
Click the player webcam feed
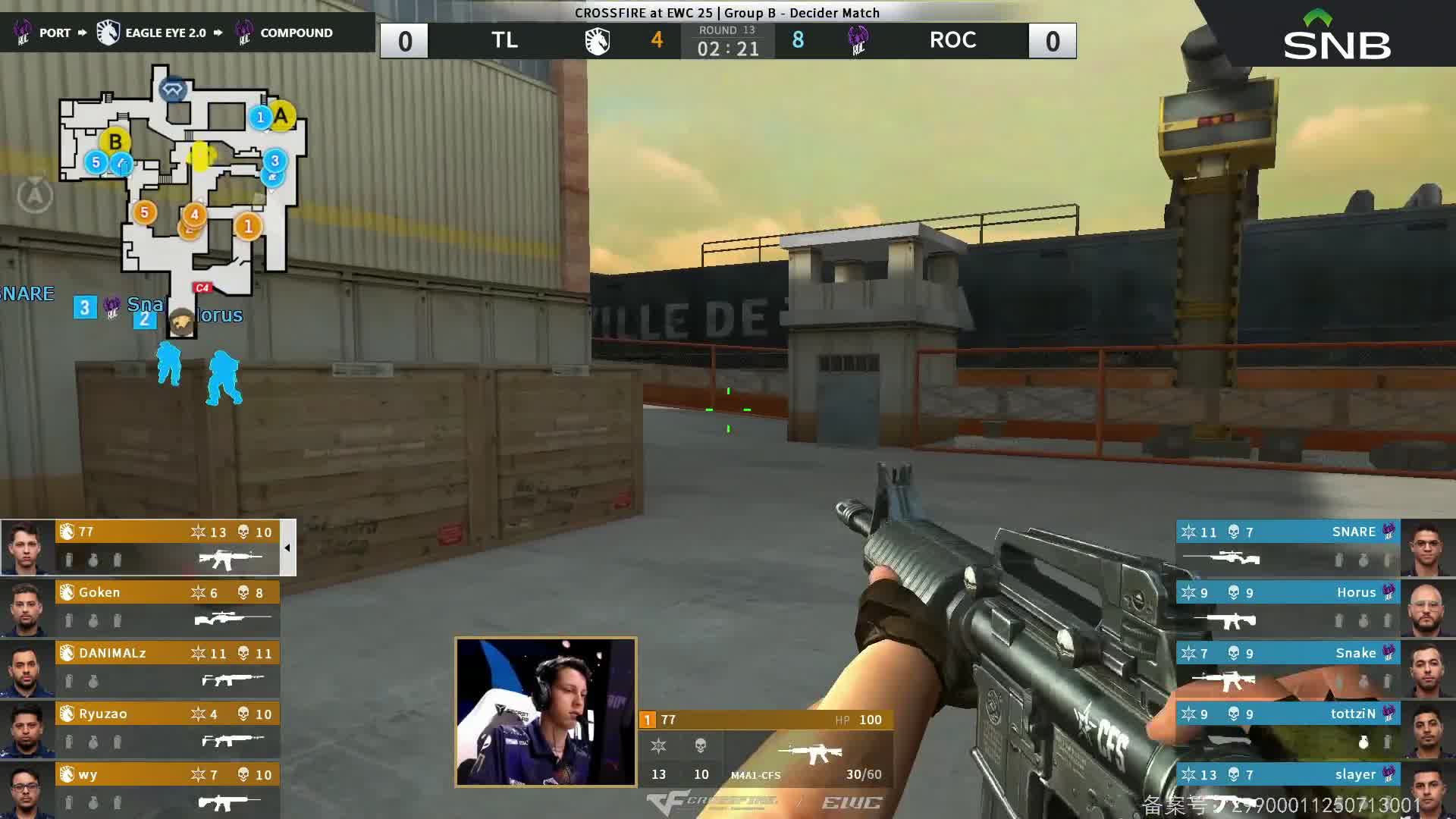pyautogui.click(x=545, y=711)
